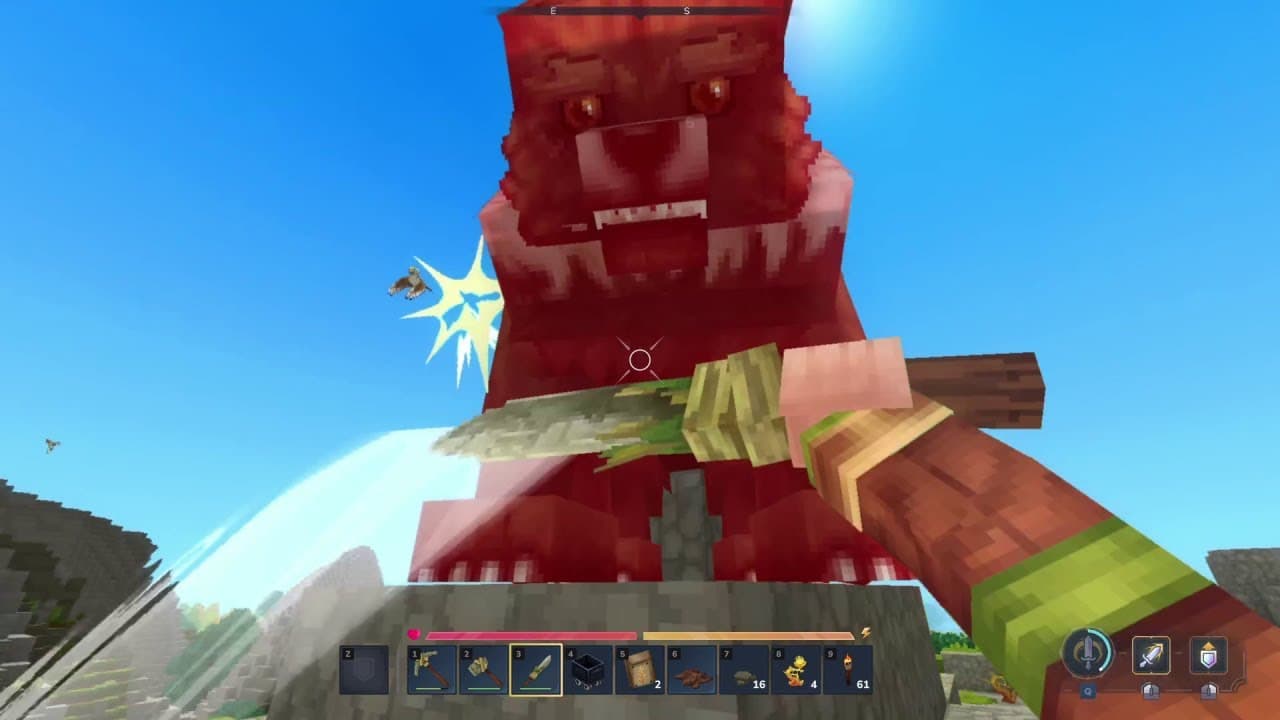This screenshot has width=1280, height=720.
Task: Select the hammer in hotbar slot 2
Action: click(x=483, y=670)
